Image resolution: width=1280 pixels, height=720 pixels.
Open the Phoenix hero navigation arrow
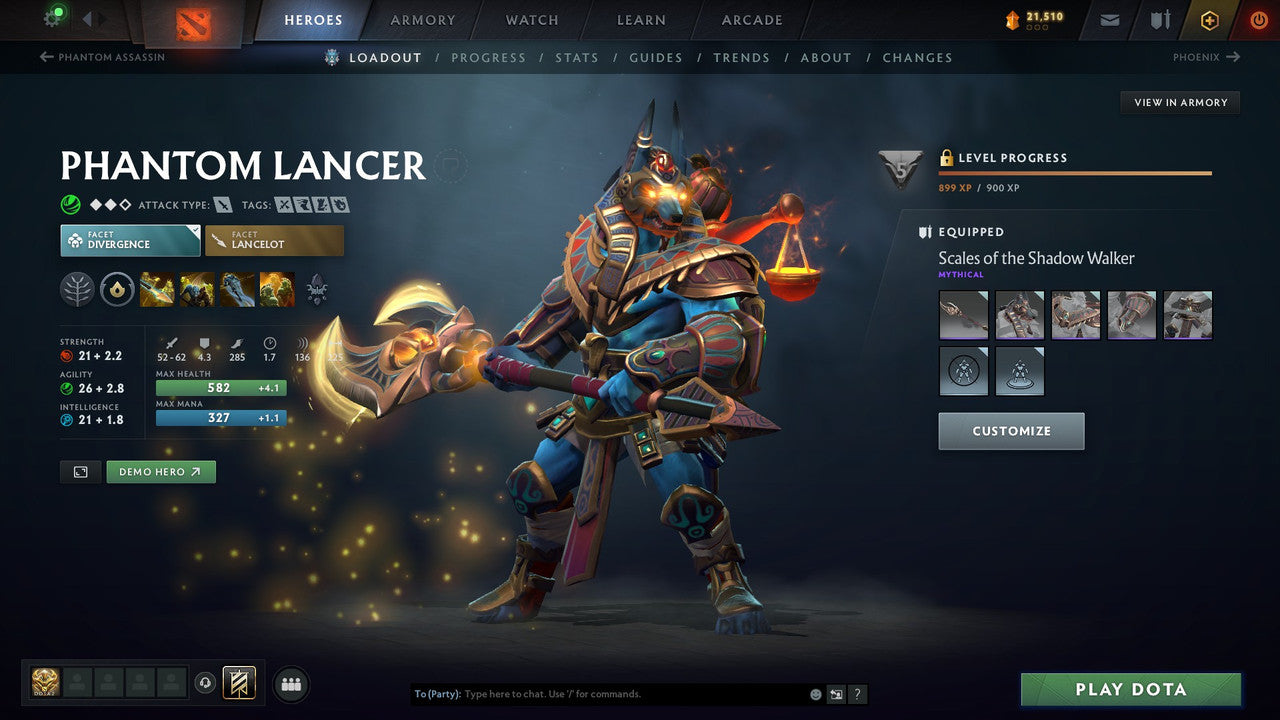pos(1206,57)
